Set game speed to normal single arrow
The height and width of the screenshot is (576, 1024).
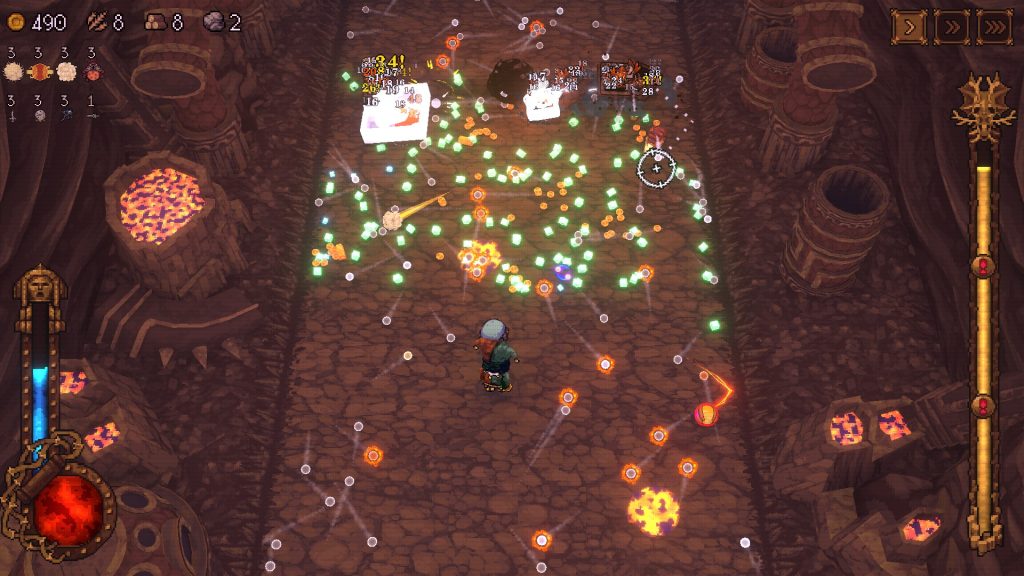coord(908,27)
